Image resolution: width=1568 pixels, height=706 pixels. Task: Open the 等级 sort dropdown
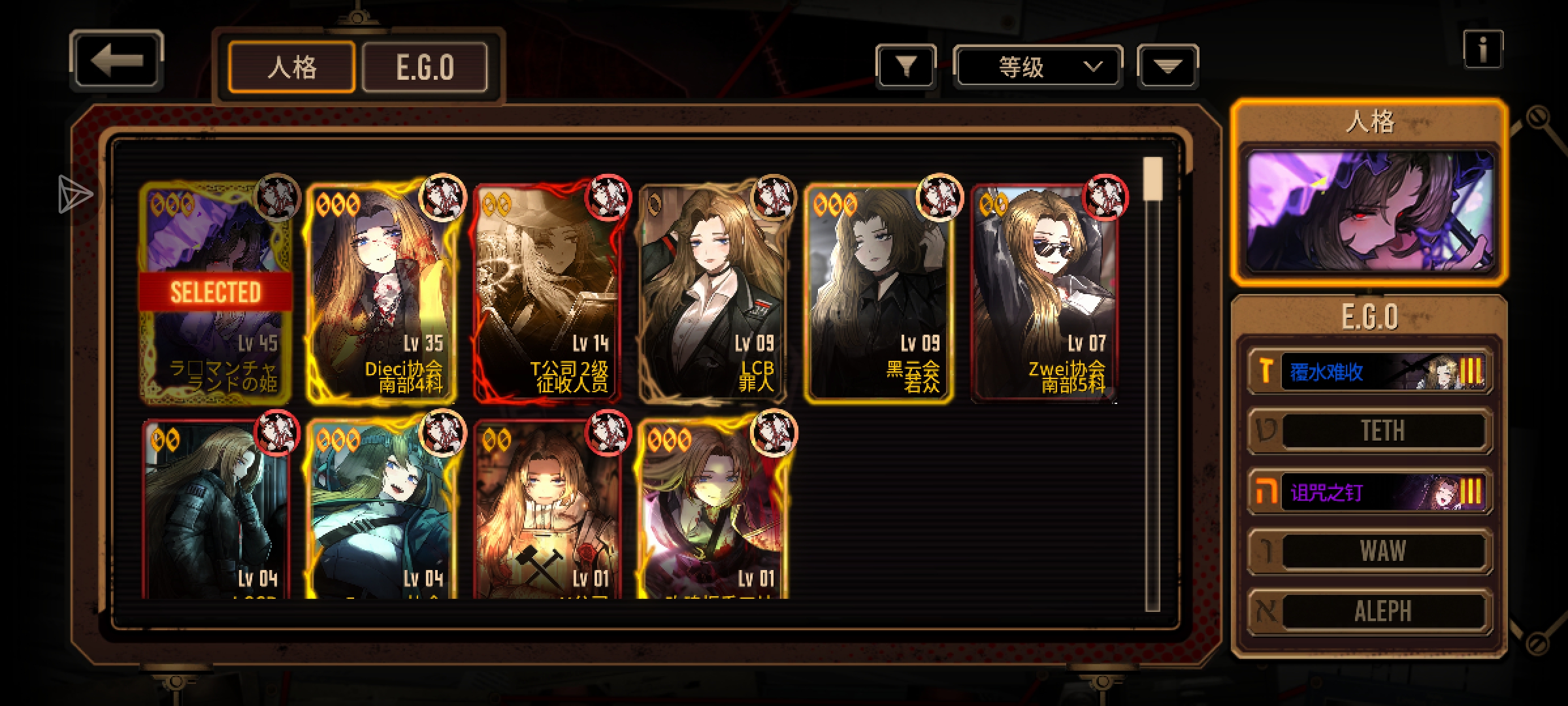[x=1037, y=66]
